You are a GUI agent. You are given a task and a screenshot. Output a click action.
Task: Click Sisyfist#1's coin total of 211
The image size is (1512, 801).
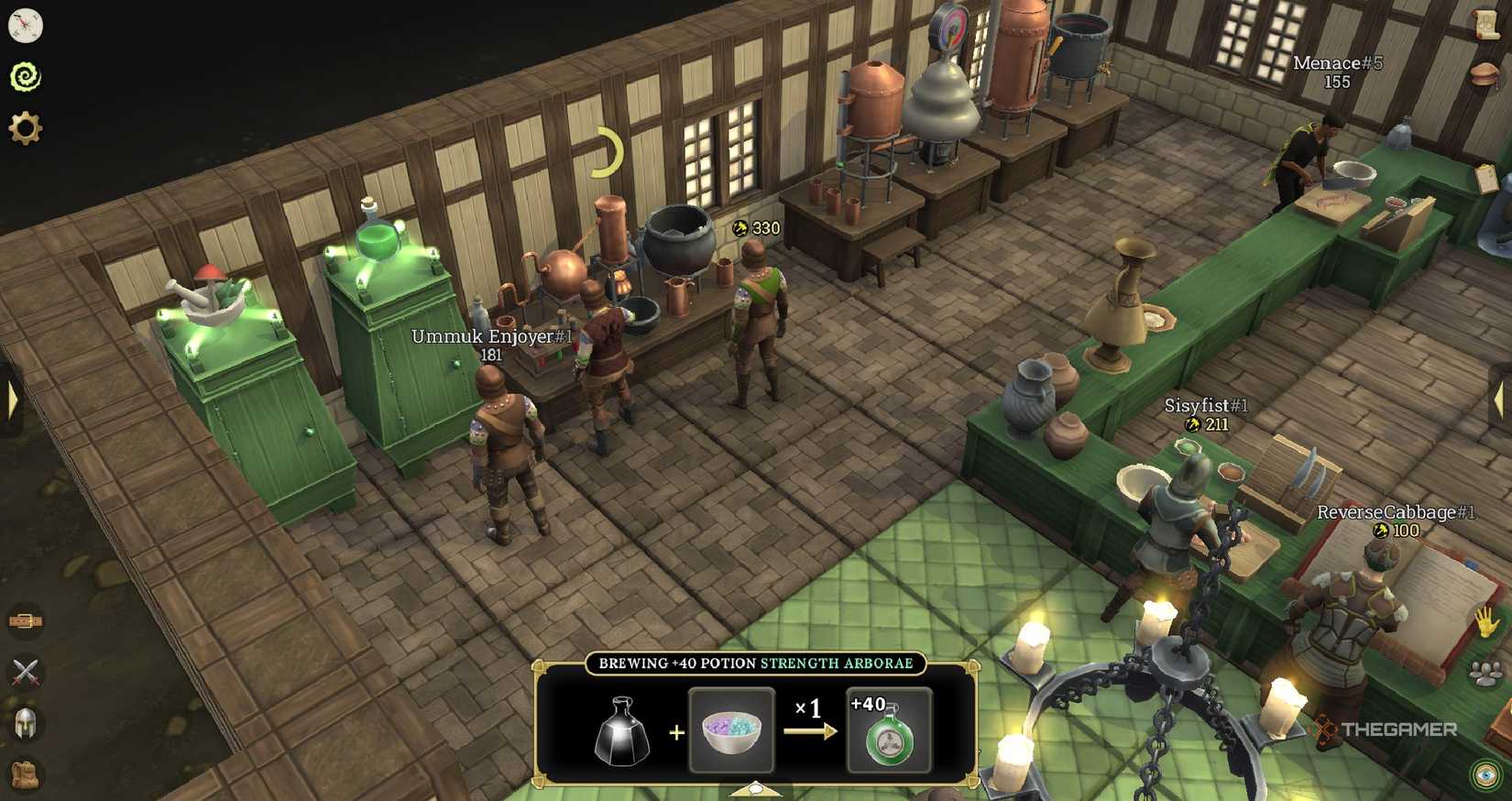point(1210,424)
